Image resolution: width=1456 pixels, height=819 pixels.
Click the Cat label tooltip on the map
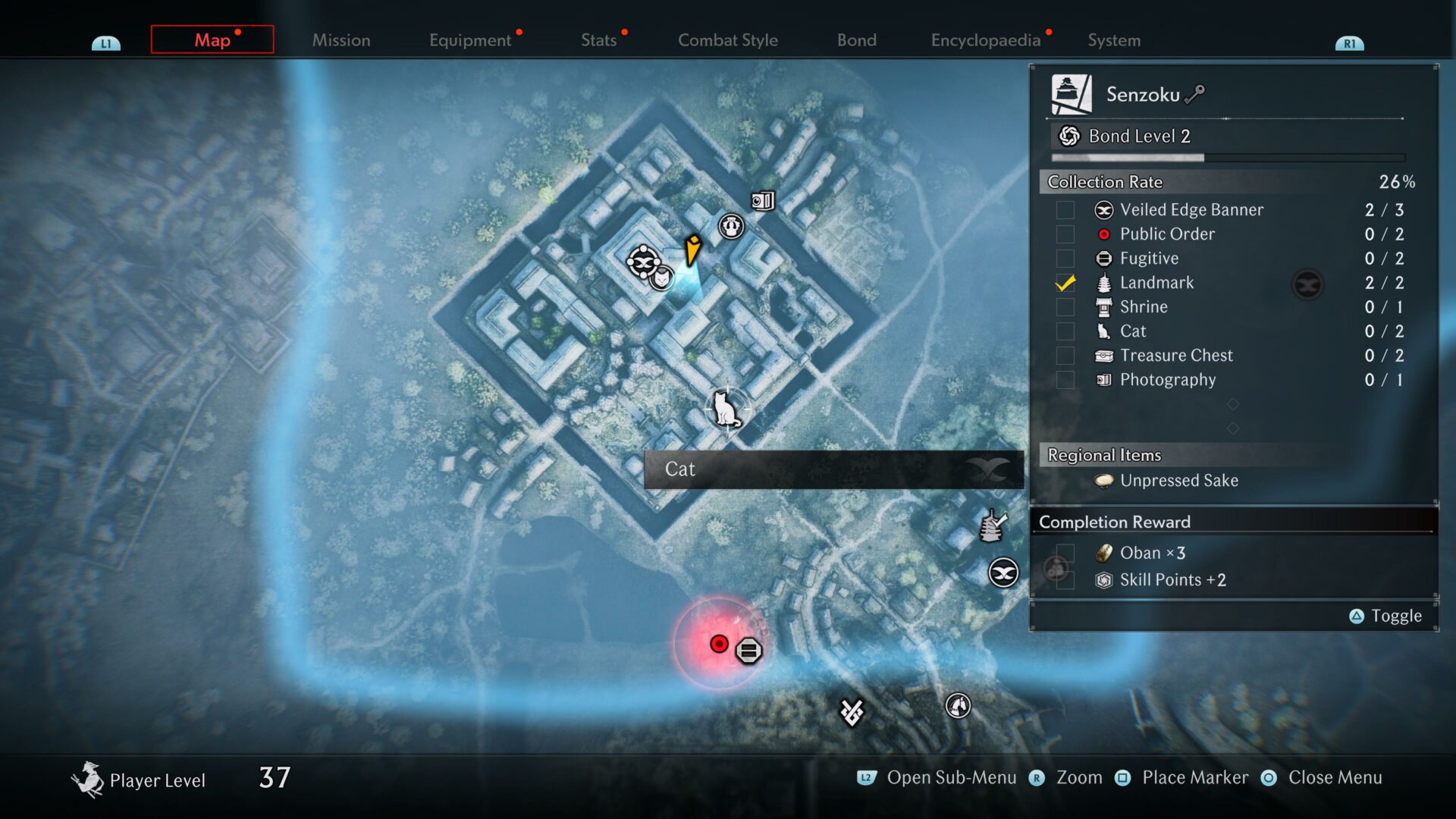[680, 469]
